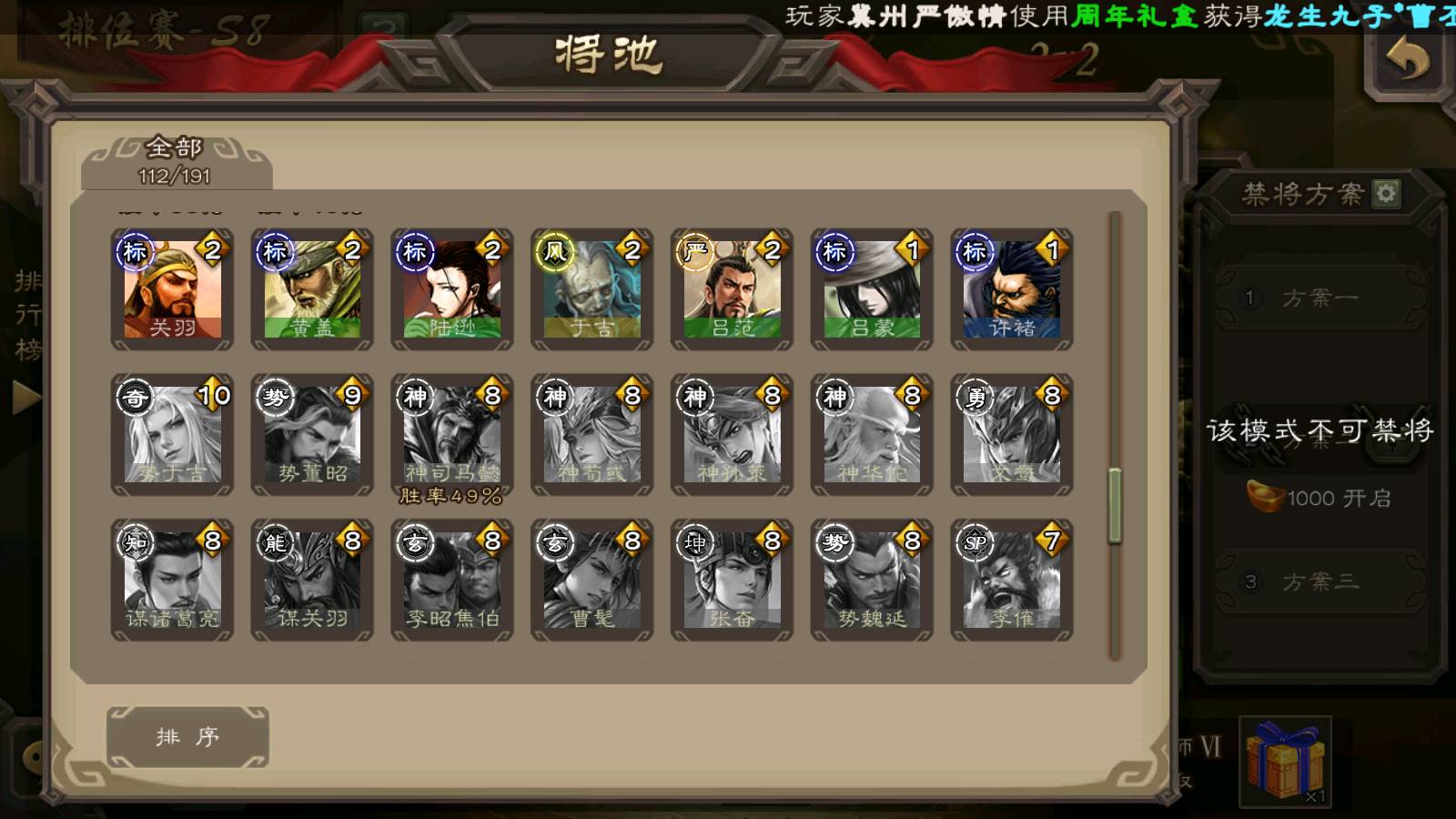This screenshot has width=1456, height=819.
Task: Choose the 神司马懿 general card
Action: (452, 435)
